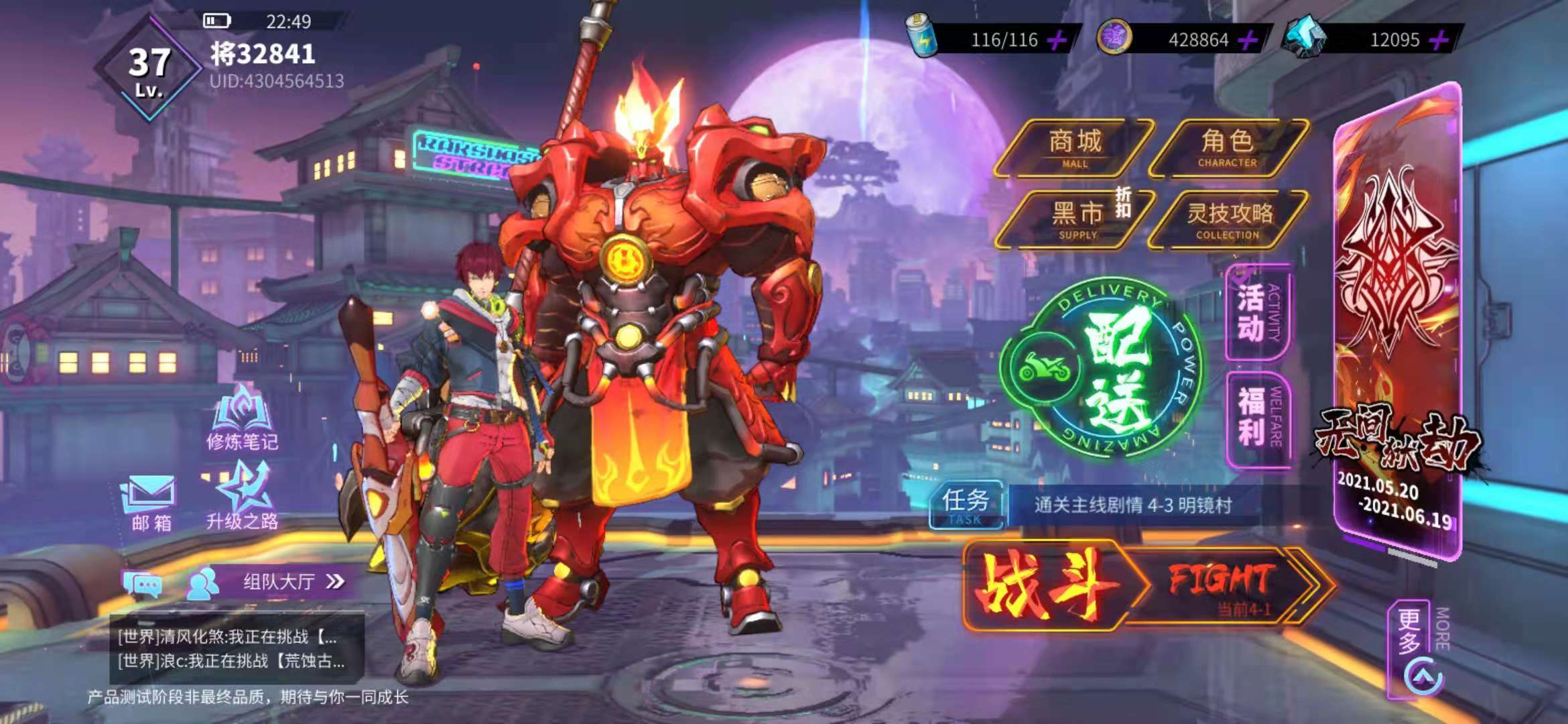Screen dimensions: 1568x724
Task: Select the 任务 Task tracker
Action: point(965,505)
